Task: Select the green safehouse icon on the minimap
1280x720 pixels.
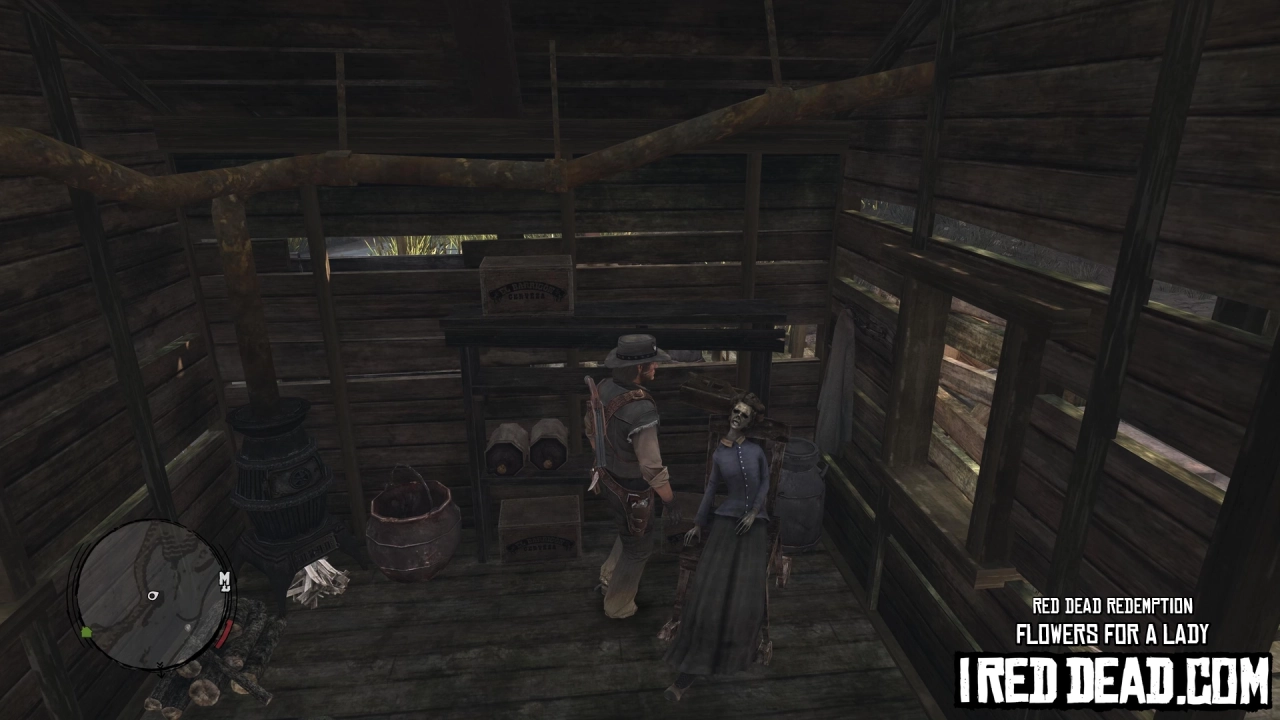Action: pyautogui.click(x=86, y=632)
